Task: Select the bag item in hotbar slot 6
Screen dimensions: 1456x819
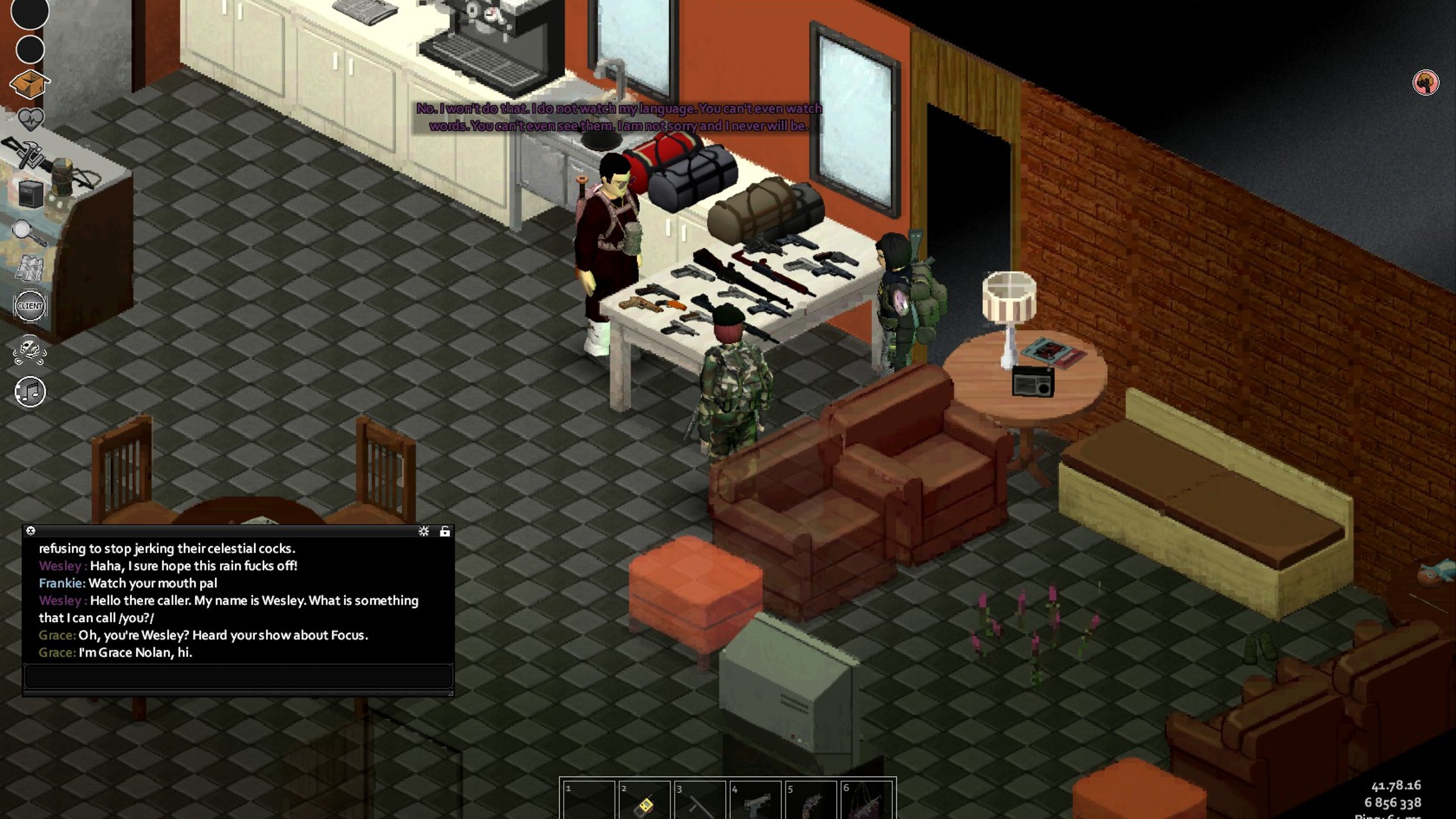Action: tap(865, 802)
